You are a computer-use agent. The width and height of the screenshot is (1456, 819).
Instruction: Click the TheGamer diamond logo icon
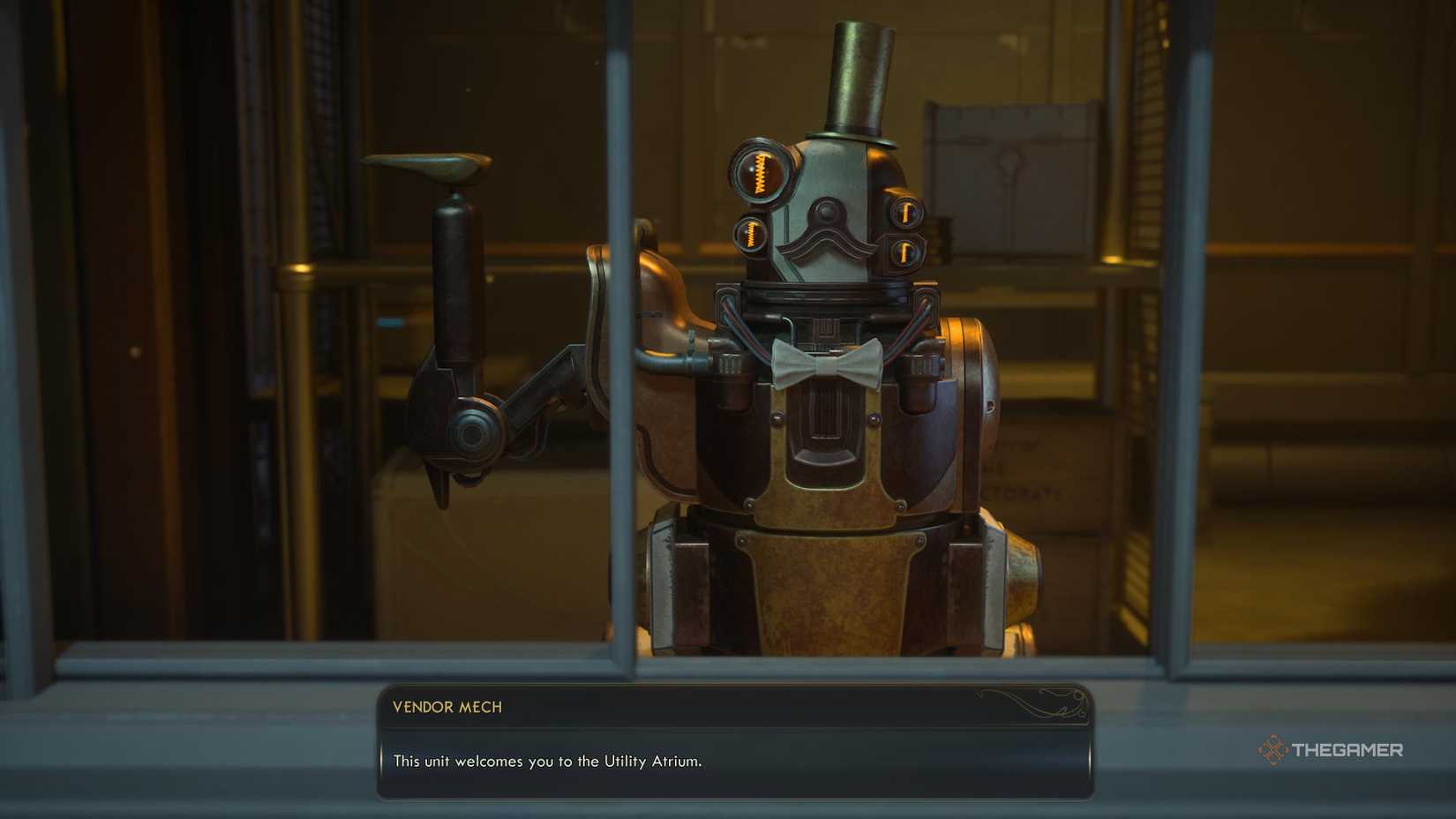1274,751
